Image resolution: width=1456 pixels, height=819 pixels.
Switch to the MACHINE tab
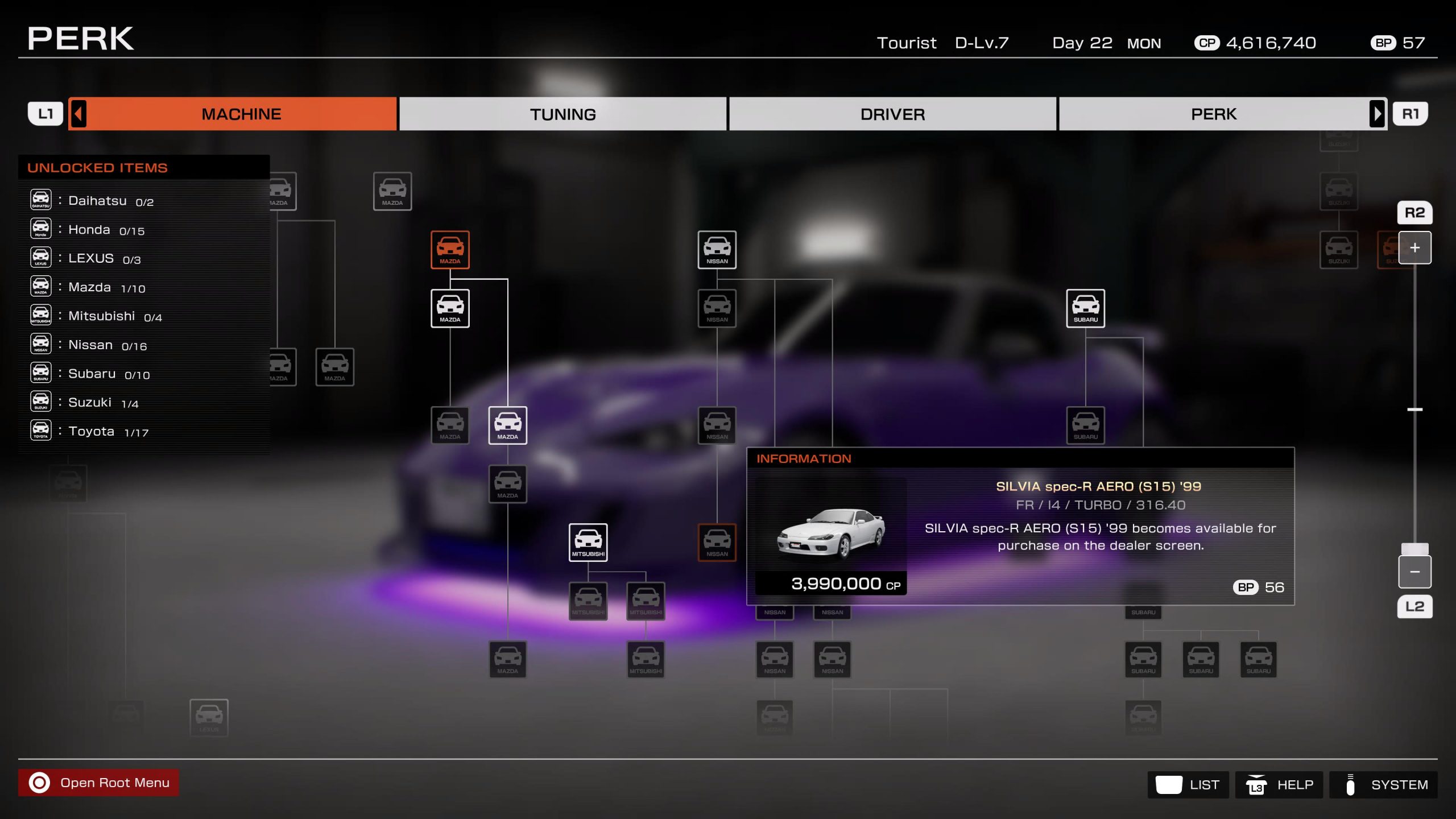[241, 114]
